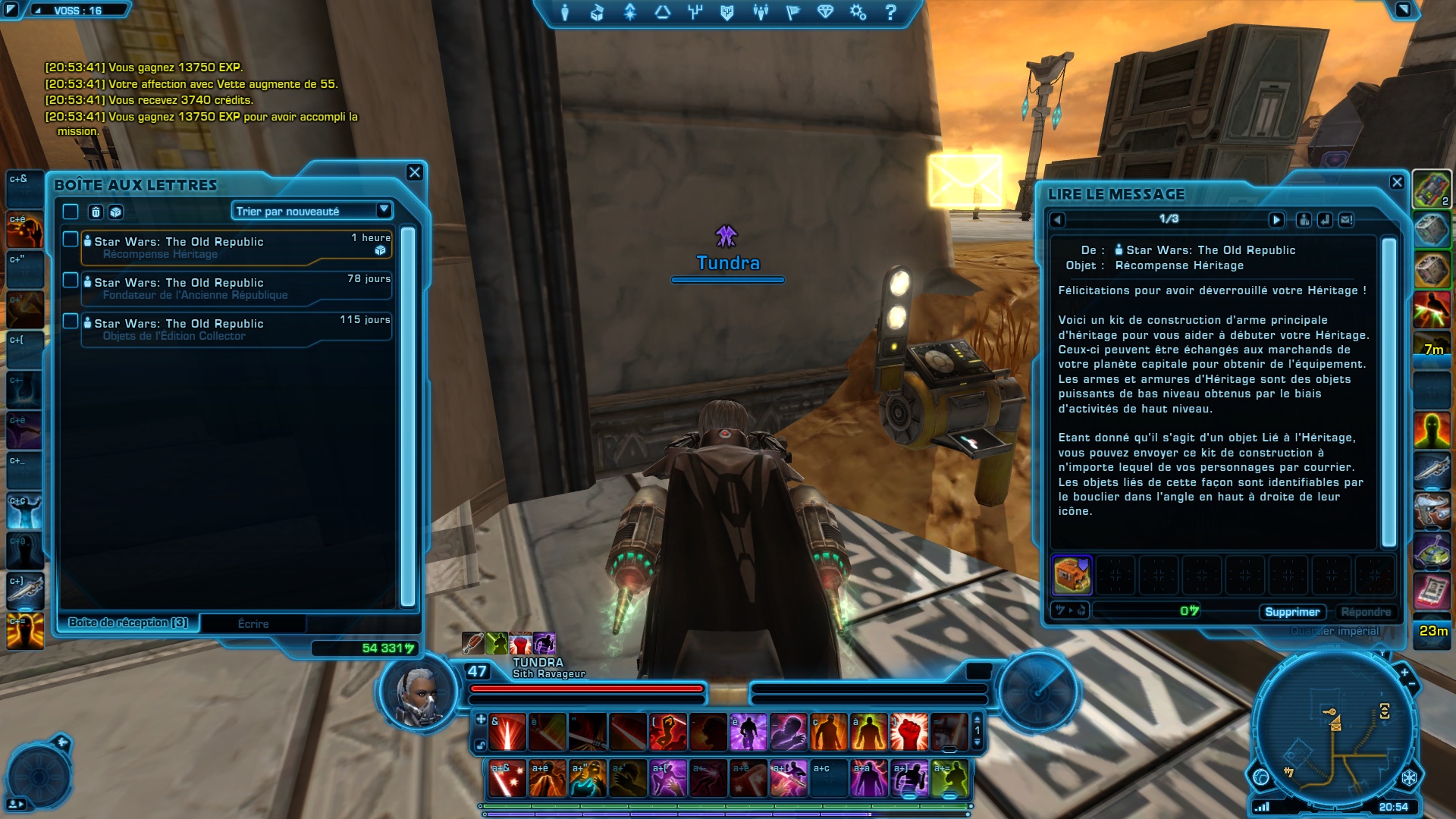
Task: Switch to the Boîte de réception tab
Action: coord(128,623)
